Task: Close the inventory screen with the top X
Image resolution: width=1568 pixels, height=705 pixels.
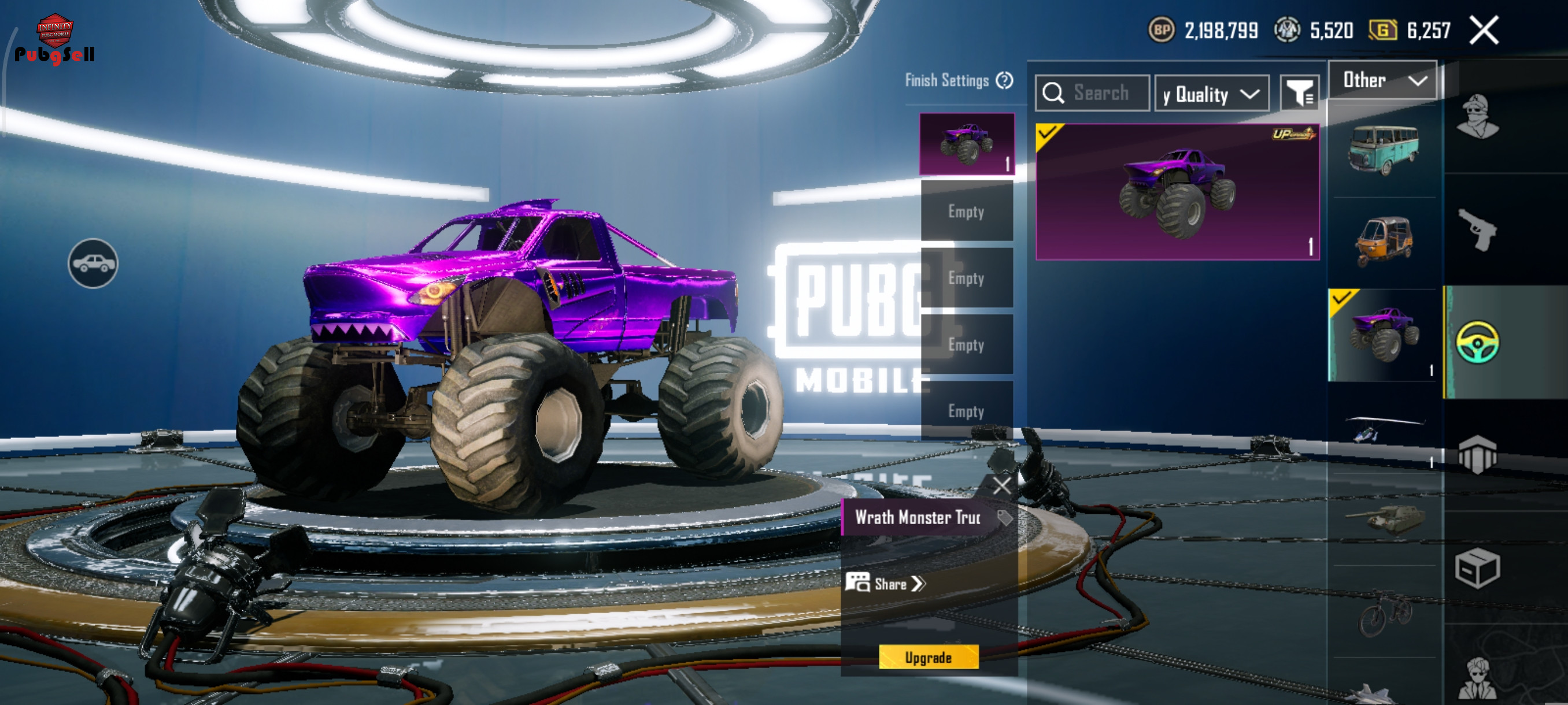Action: 1484,31
